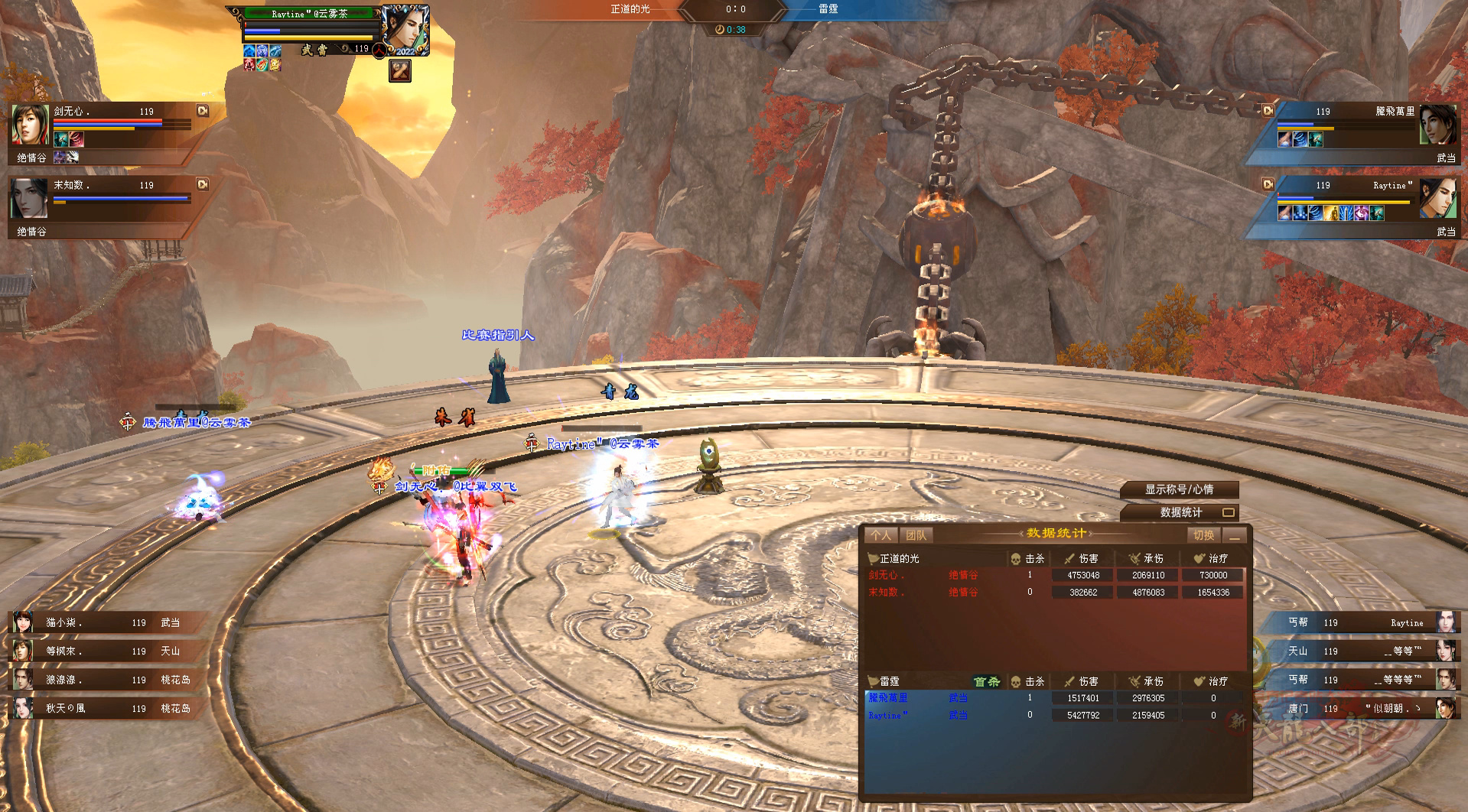Select 末知数 portrait in left team frame
Image resolution: width=1468 pixels, height=812 pixels.
click(x=31, y=199)
